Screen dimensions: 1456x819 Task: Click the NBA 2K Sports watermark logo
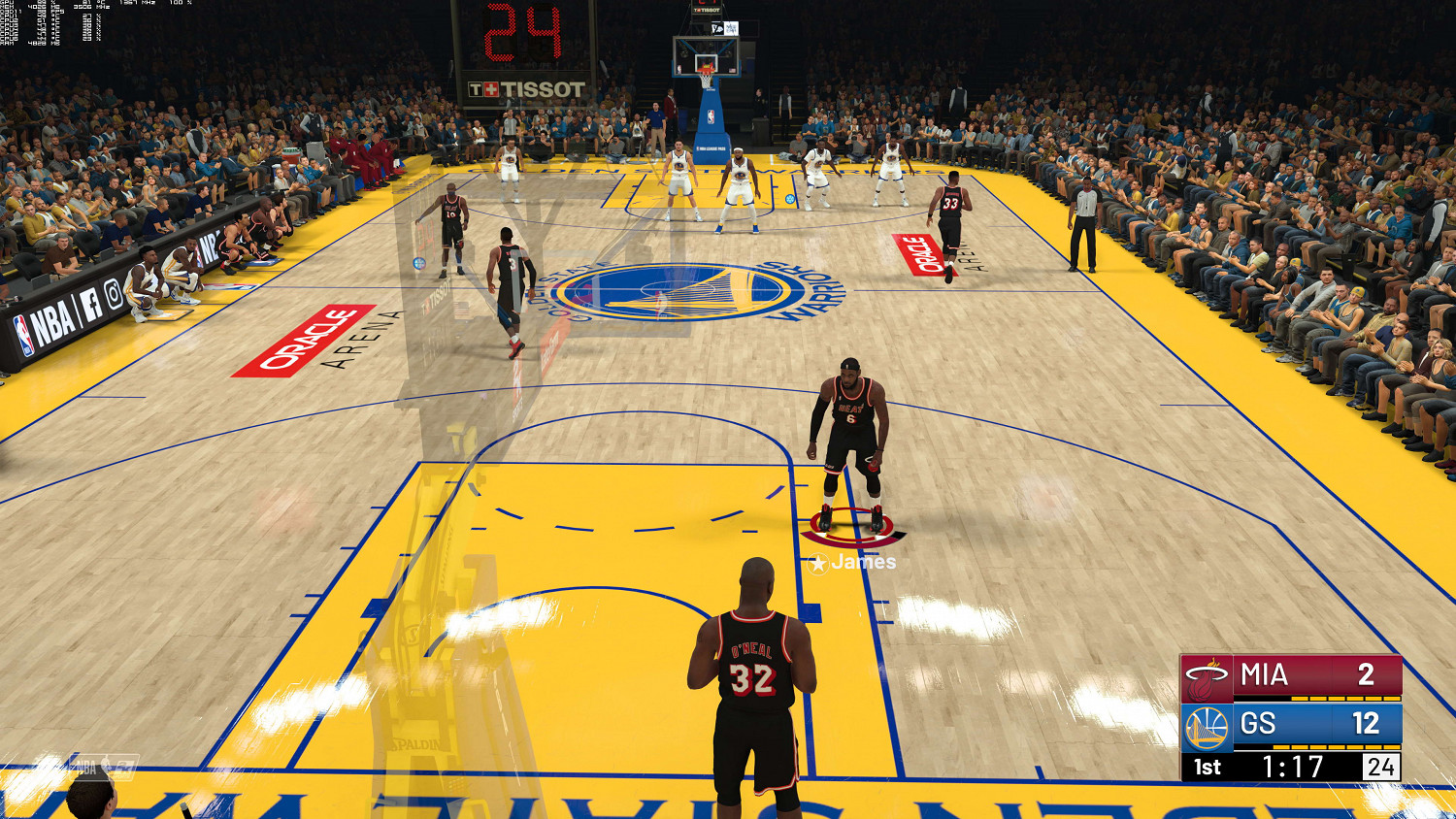[102, 768]
